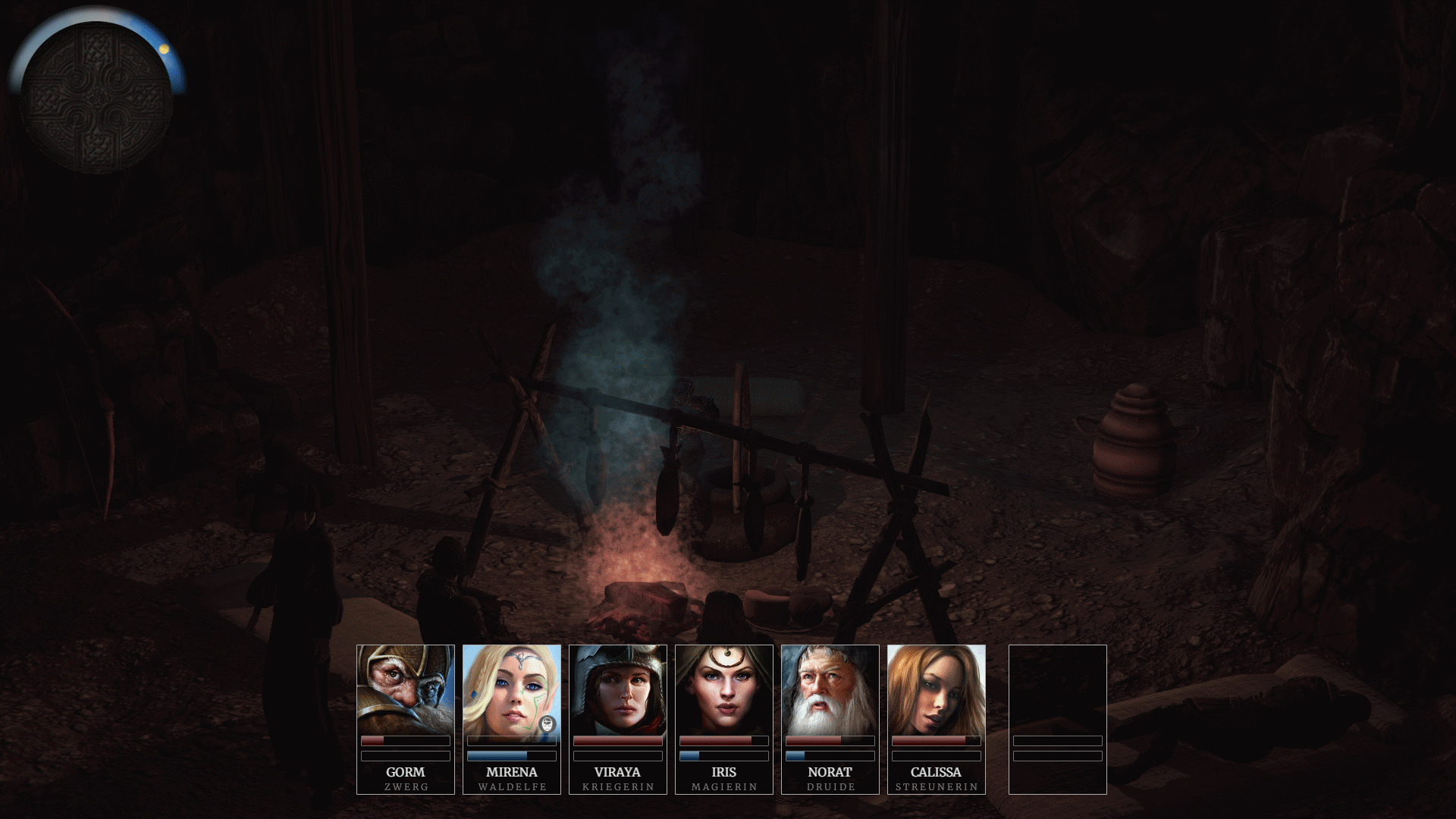This screenshot has height=819, width=1456.
Task: Select Gorm the dwarf's portrait
Action: pyautogui.click(x=406, y=690)
